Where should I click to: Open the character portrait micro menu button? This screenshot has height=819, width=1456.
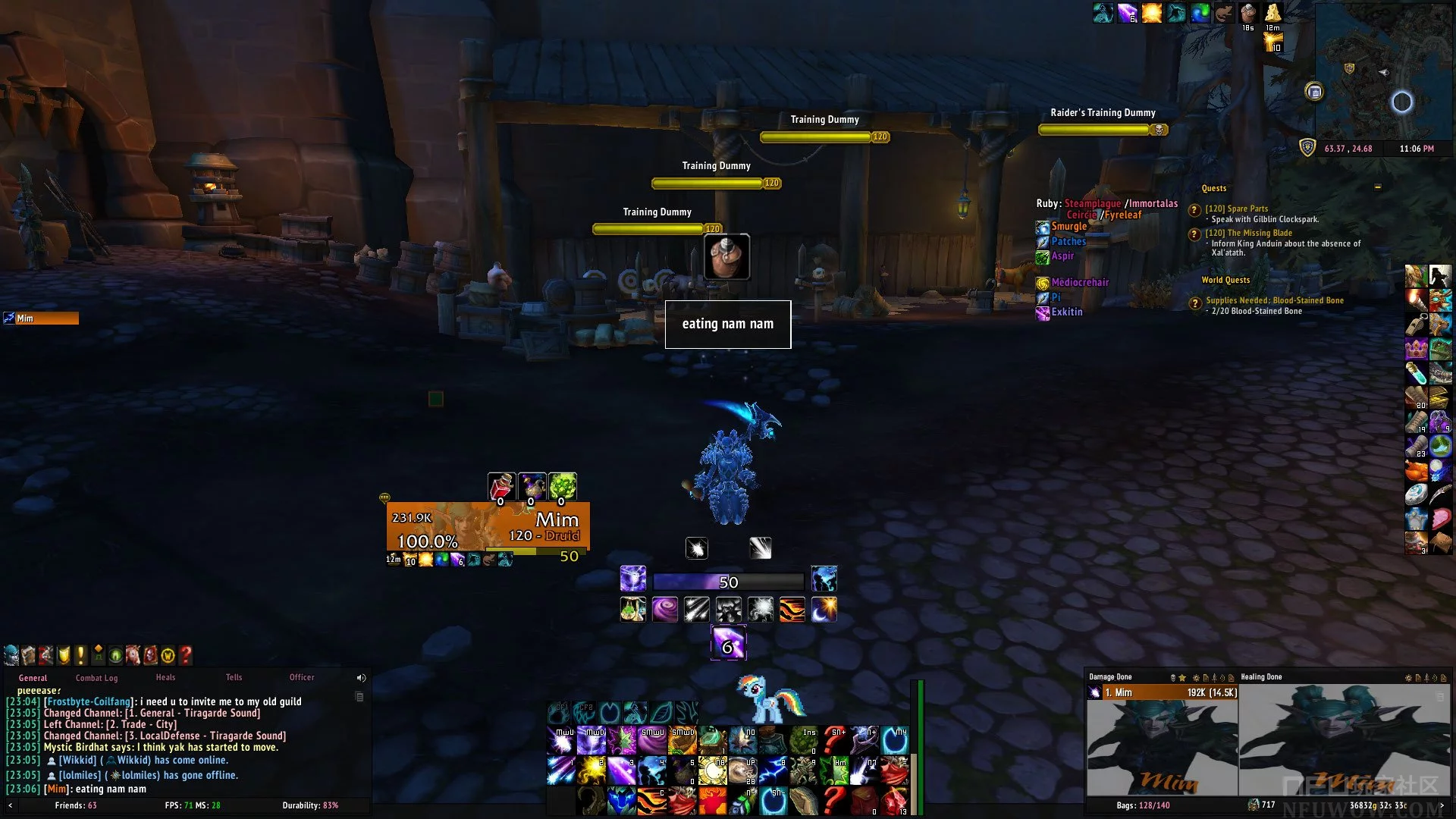click(x=11, y=654)
